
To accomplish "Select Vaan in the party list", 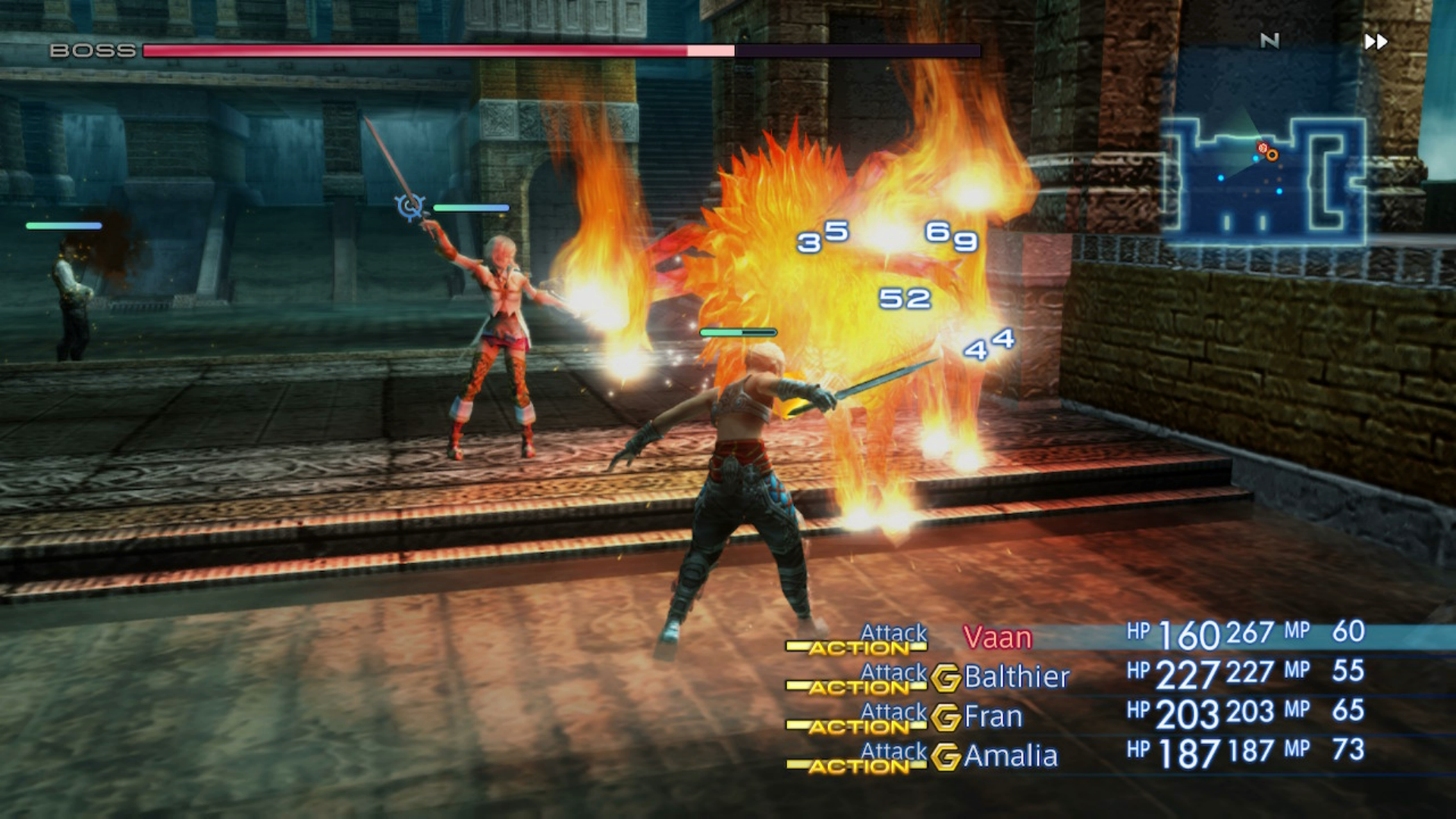I will pyautogui.click(x=997, y=638).
